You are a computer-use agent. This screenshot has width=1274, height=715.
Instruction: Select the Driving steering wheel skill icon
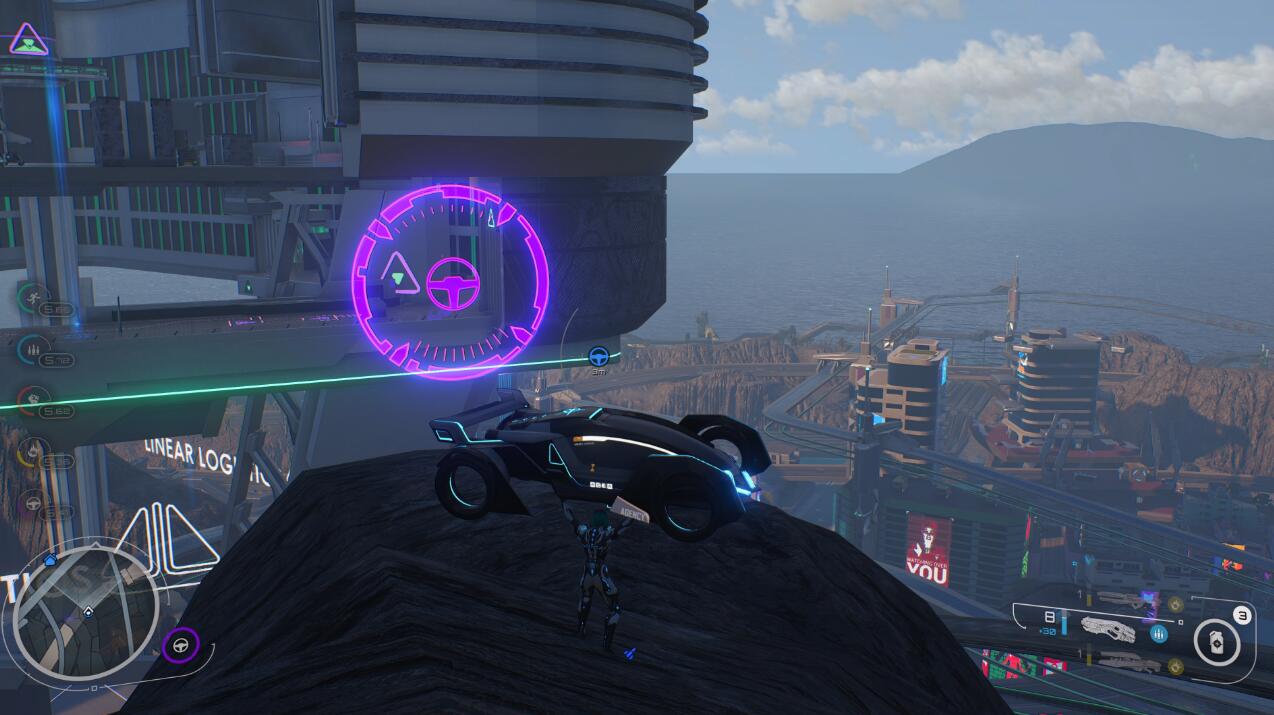[x=32, y=504]
